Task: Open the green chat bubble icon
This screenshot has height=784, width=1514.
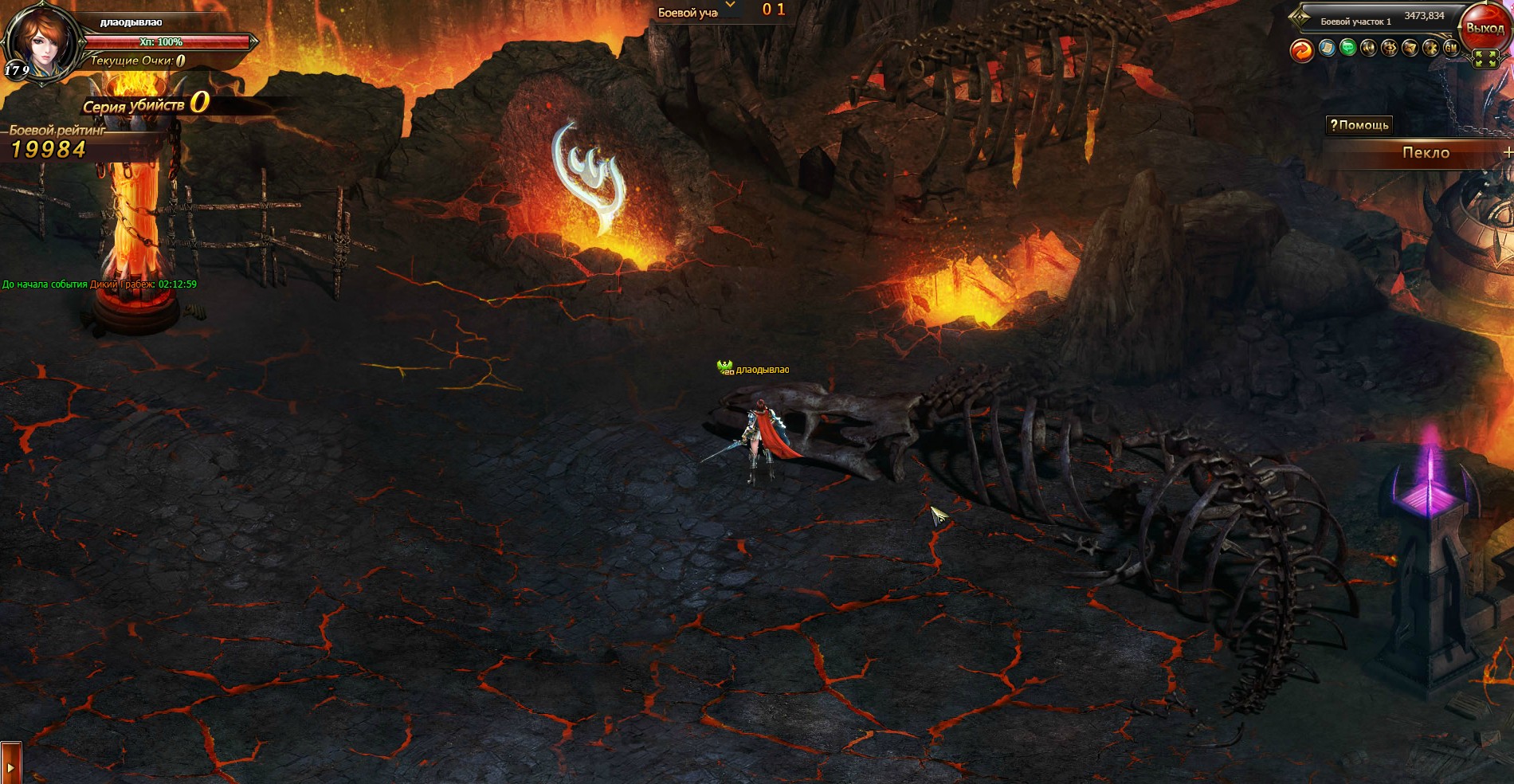Action: click(x=1347, y=49)
